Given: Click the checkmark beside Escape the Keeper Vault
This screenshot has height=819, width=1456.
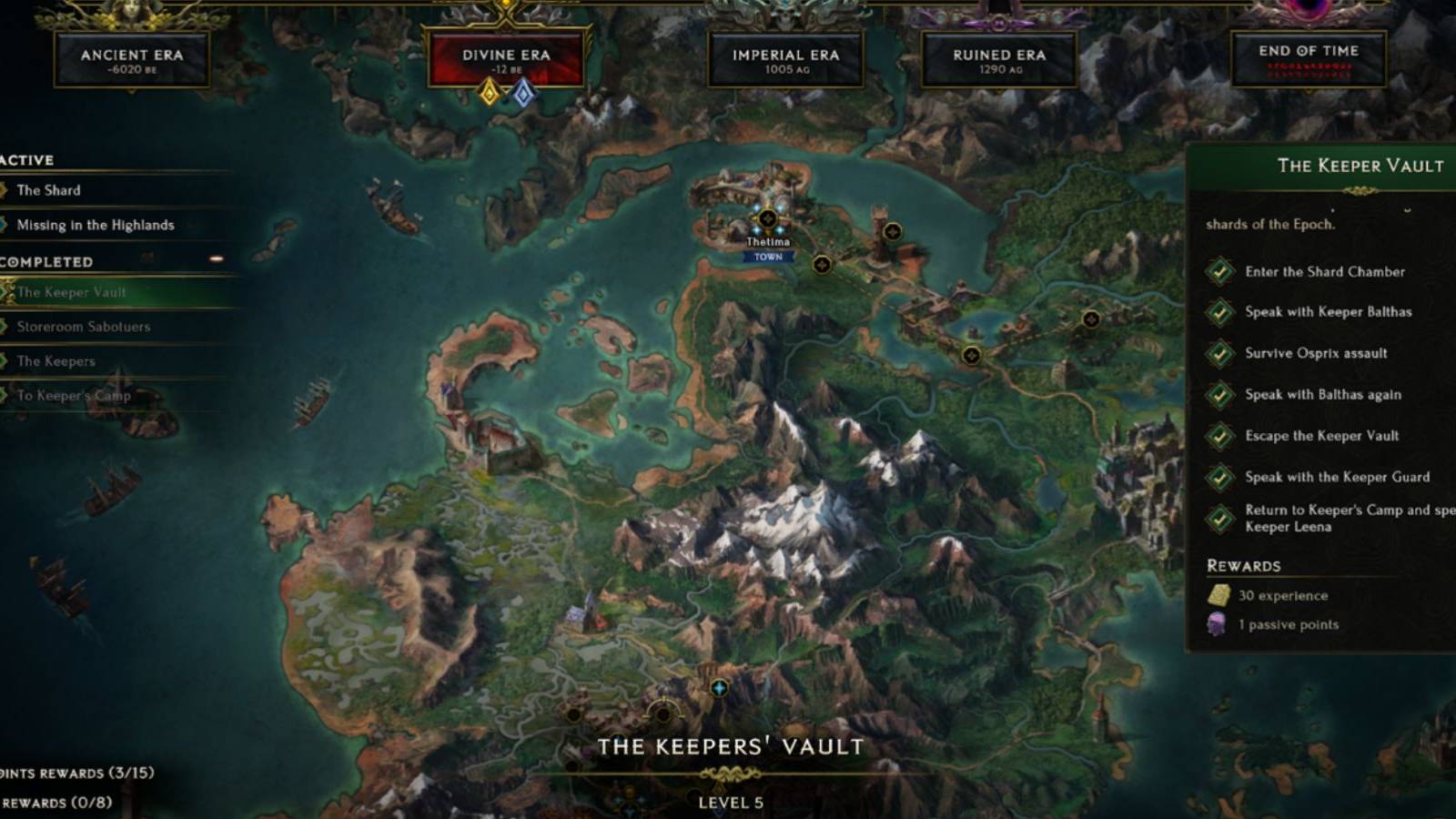Looking at the screenshot, I should click(x=1220, y=436).
